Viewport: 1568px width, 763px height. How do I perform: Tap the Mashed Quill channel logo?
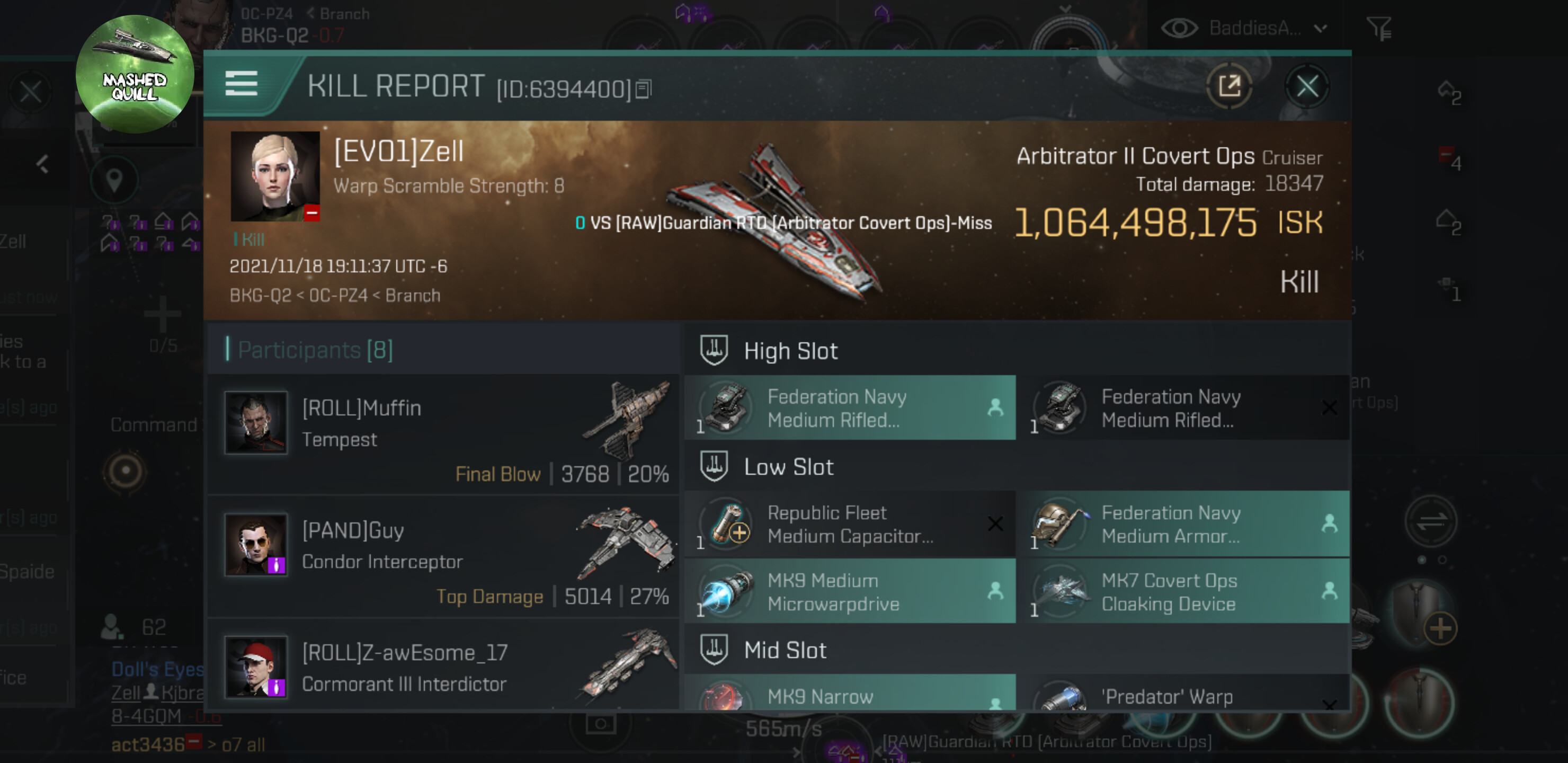point(135,74)
